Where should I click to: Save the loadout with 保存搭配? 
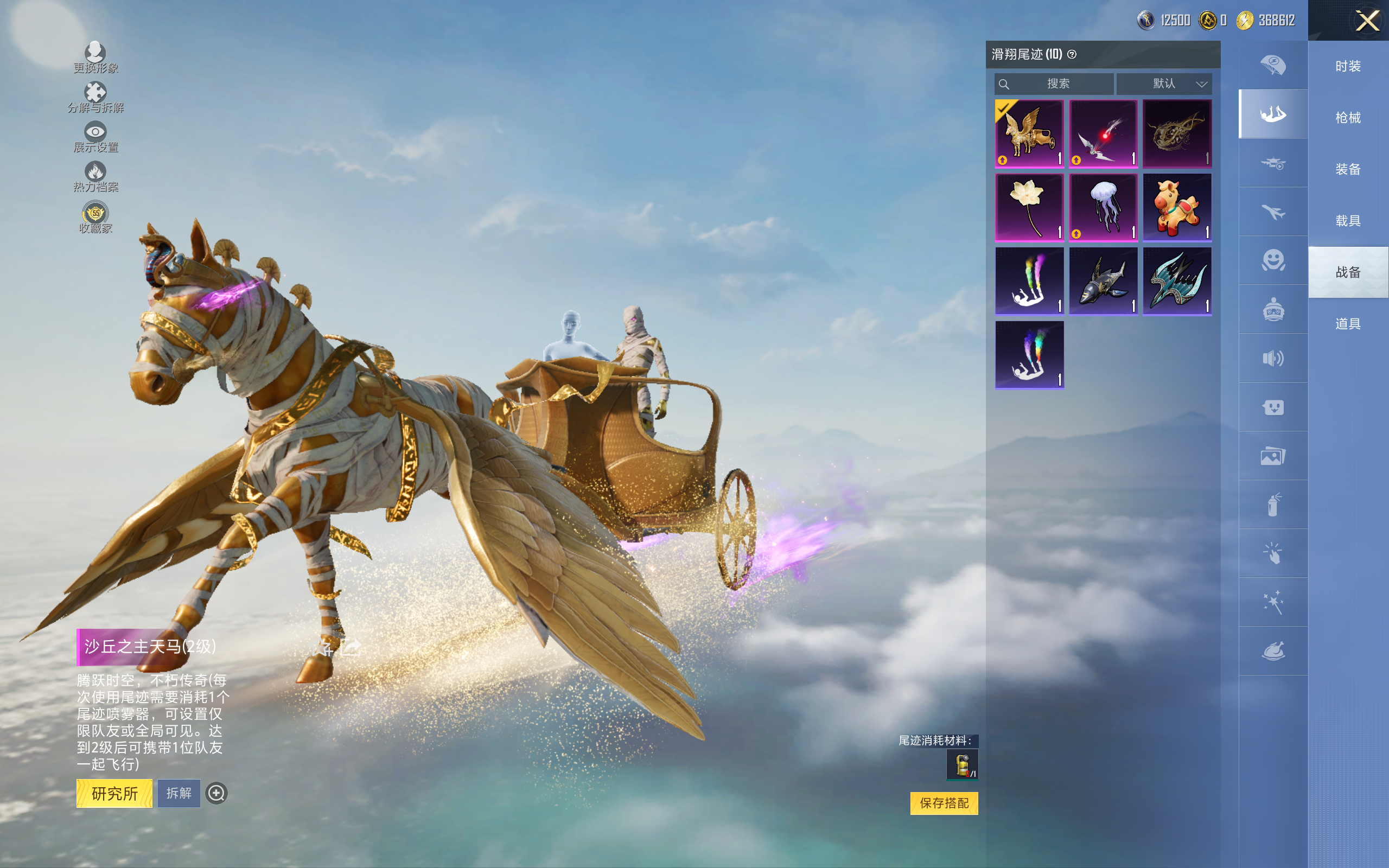944,802
